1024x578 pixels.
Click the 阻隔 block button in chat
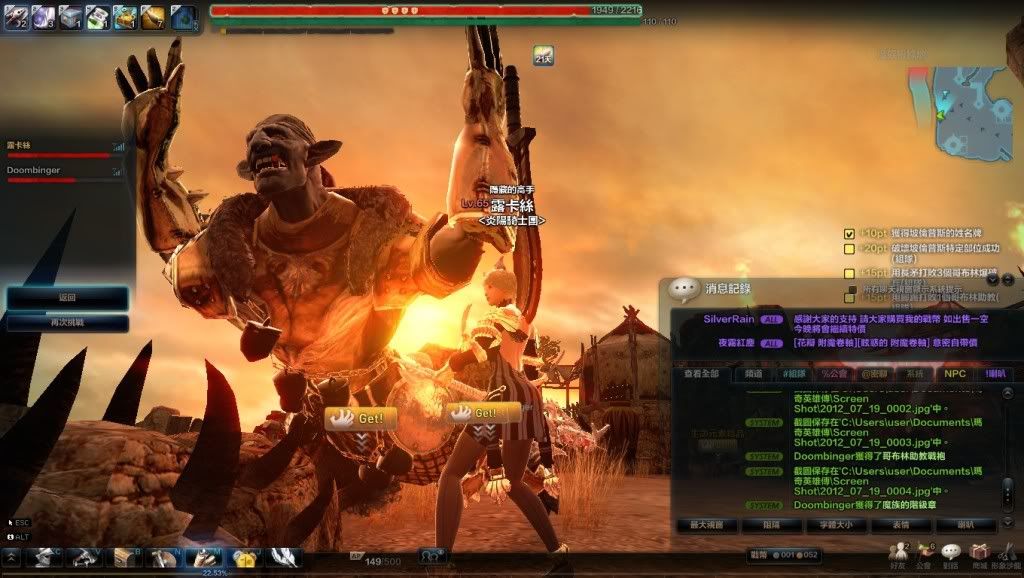click(x=770, y=525)
